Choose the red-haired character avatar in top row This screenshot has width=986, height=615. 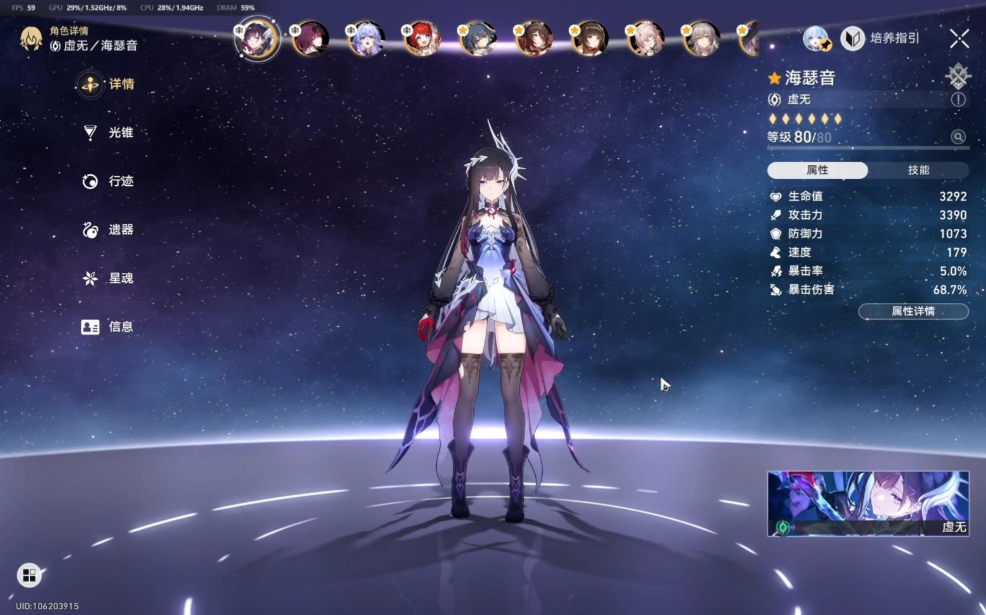(x=421, y=39)
